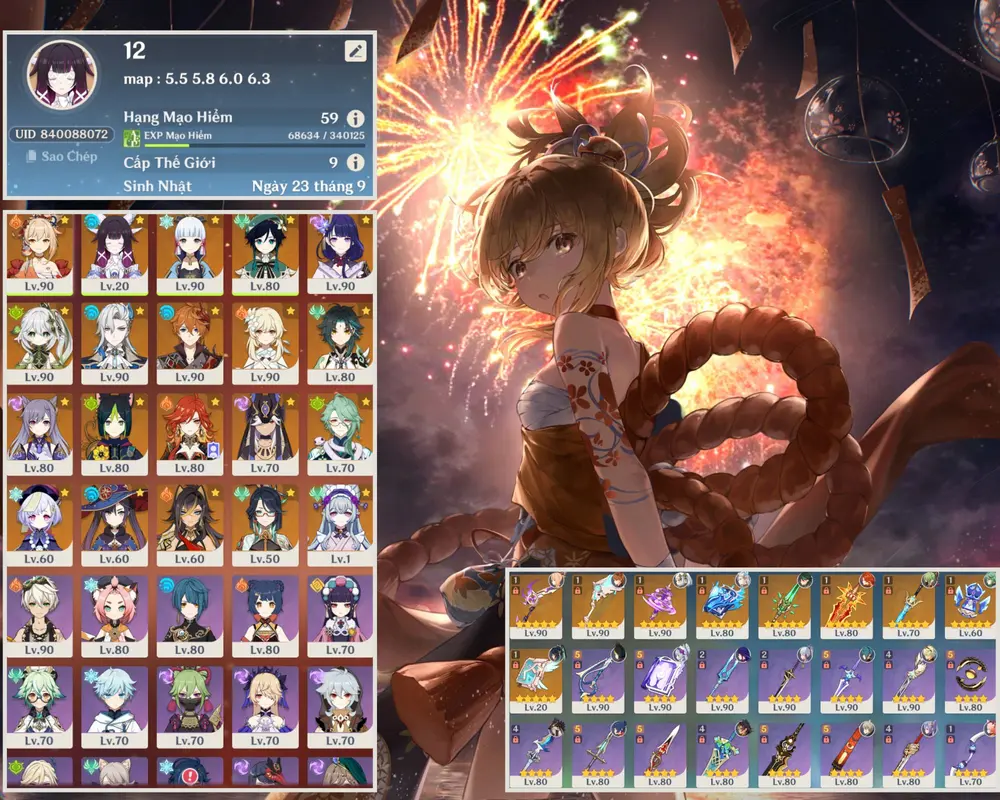This screenshot has height=800, width=1000.
Task: Select the Xiao character card
Action: [341, 342]
